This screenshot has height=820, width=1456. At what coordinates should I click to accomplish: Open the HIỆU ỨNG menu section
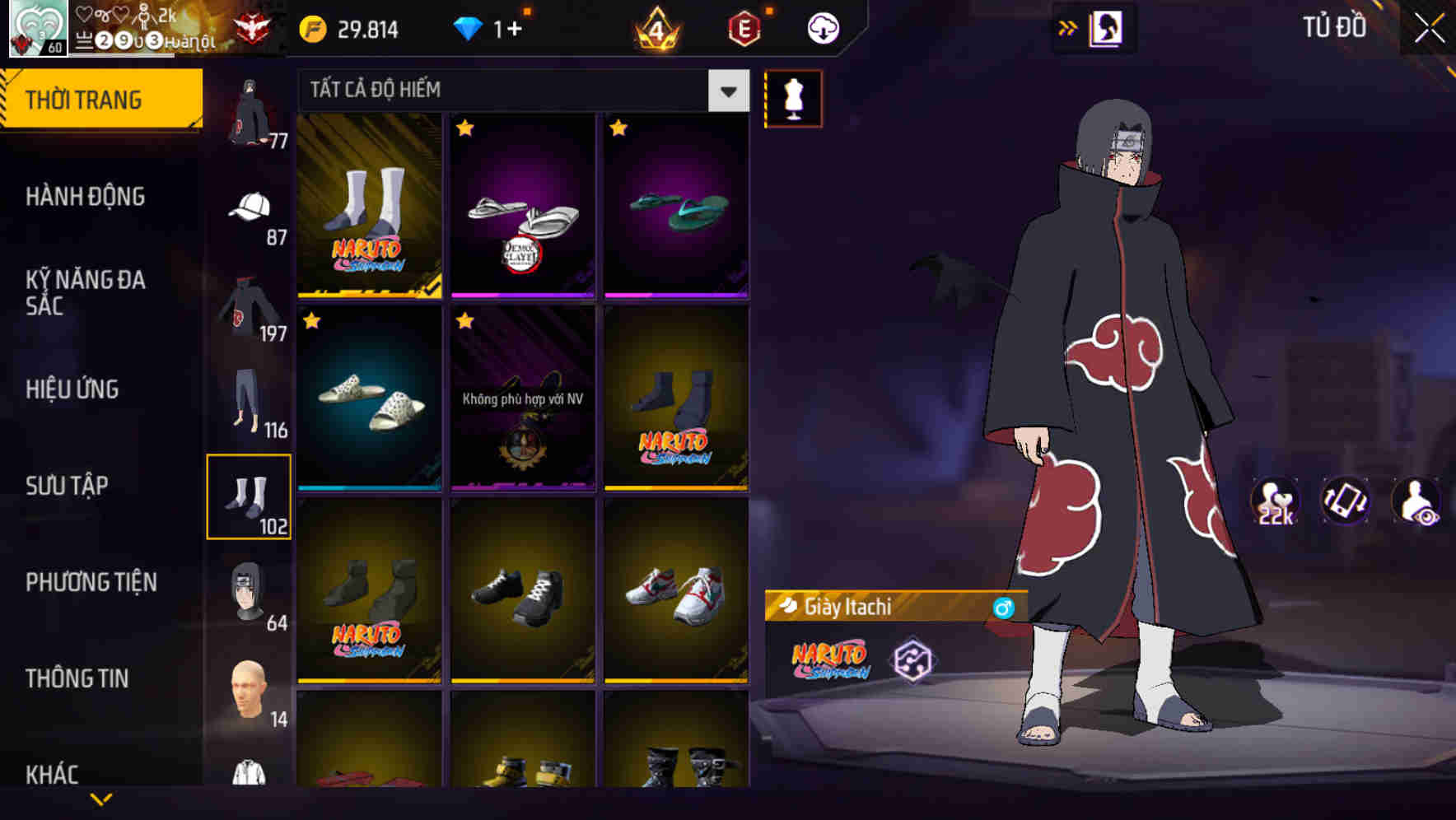click(74, 389)
